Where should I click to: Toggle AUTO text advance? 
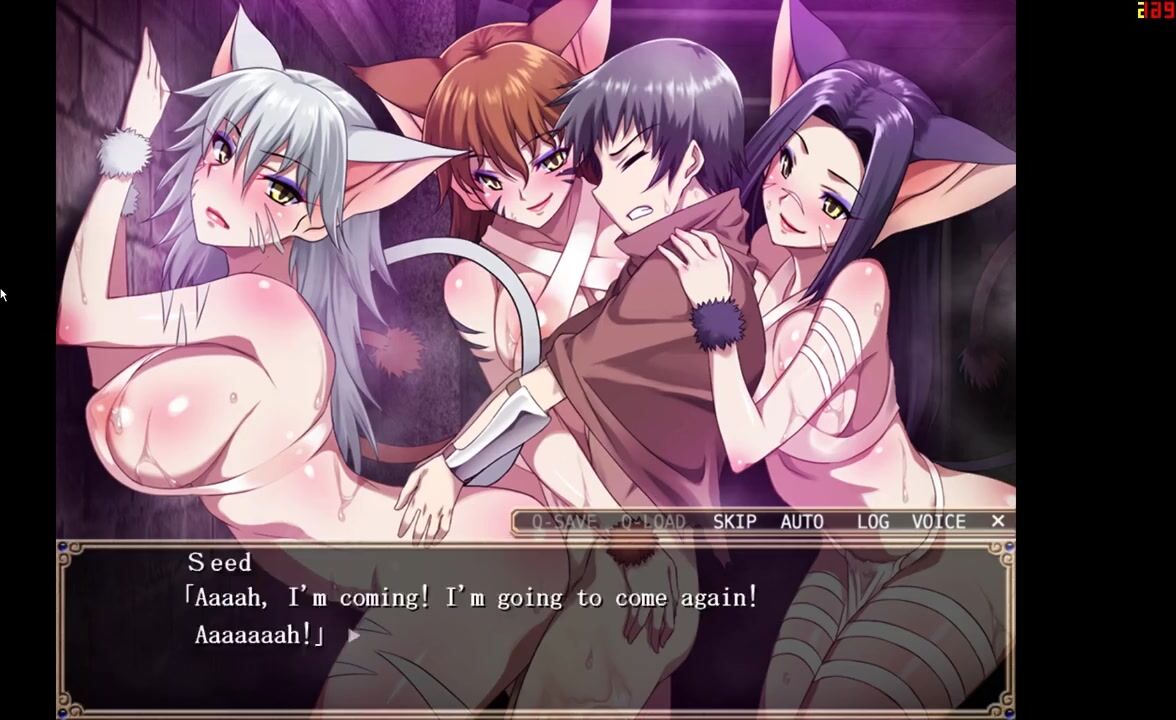tap(802, 522)
